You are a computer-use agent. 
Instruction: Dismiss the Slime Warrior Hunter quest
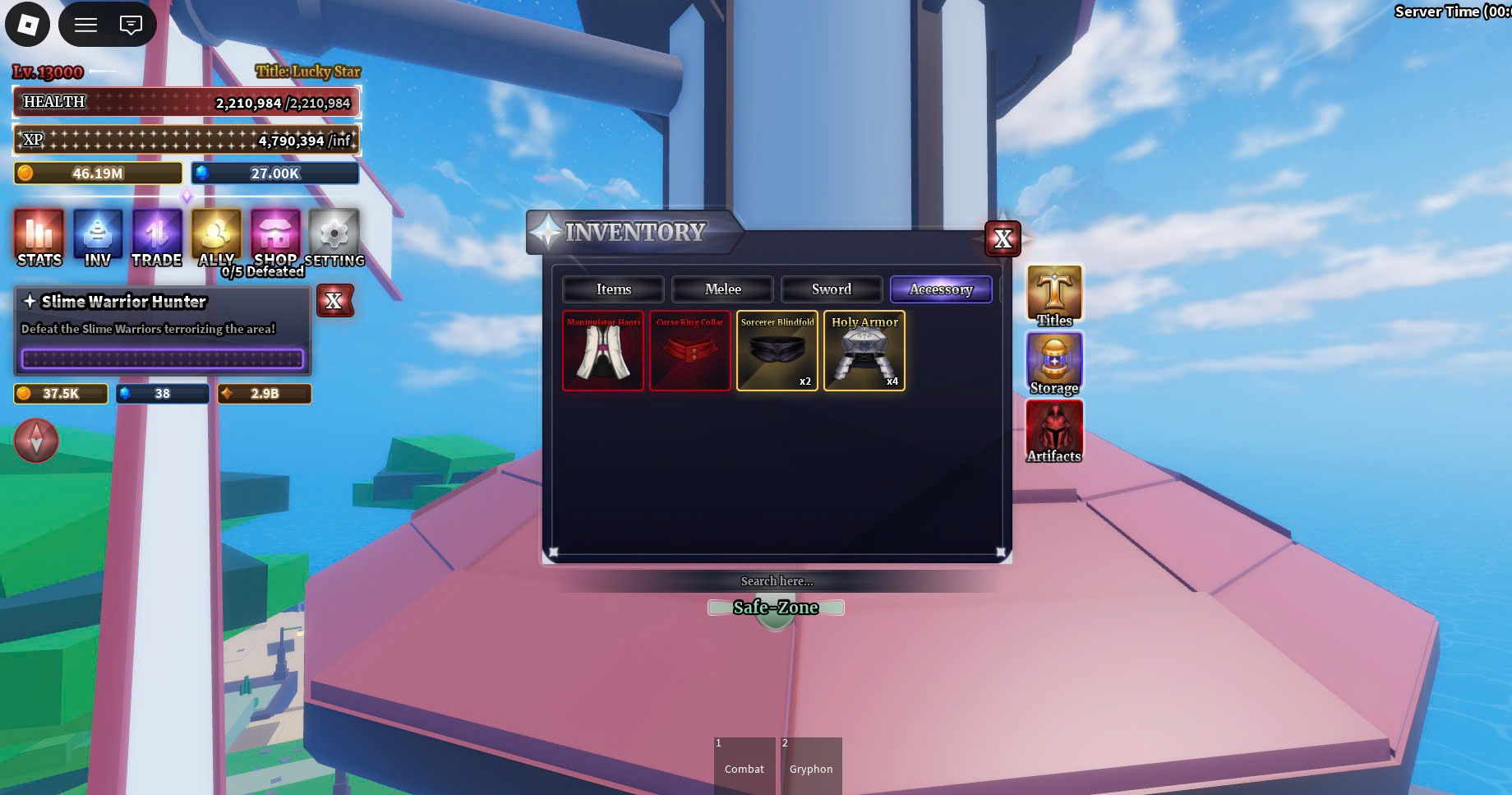tap(334, 301)
